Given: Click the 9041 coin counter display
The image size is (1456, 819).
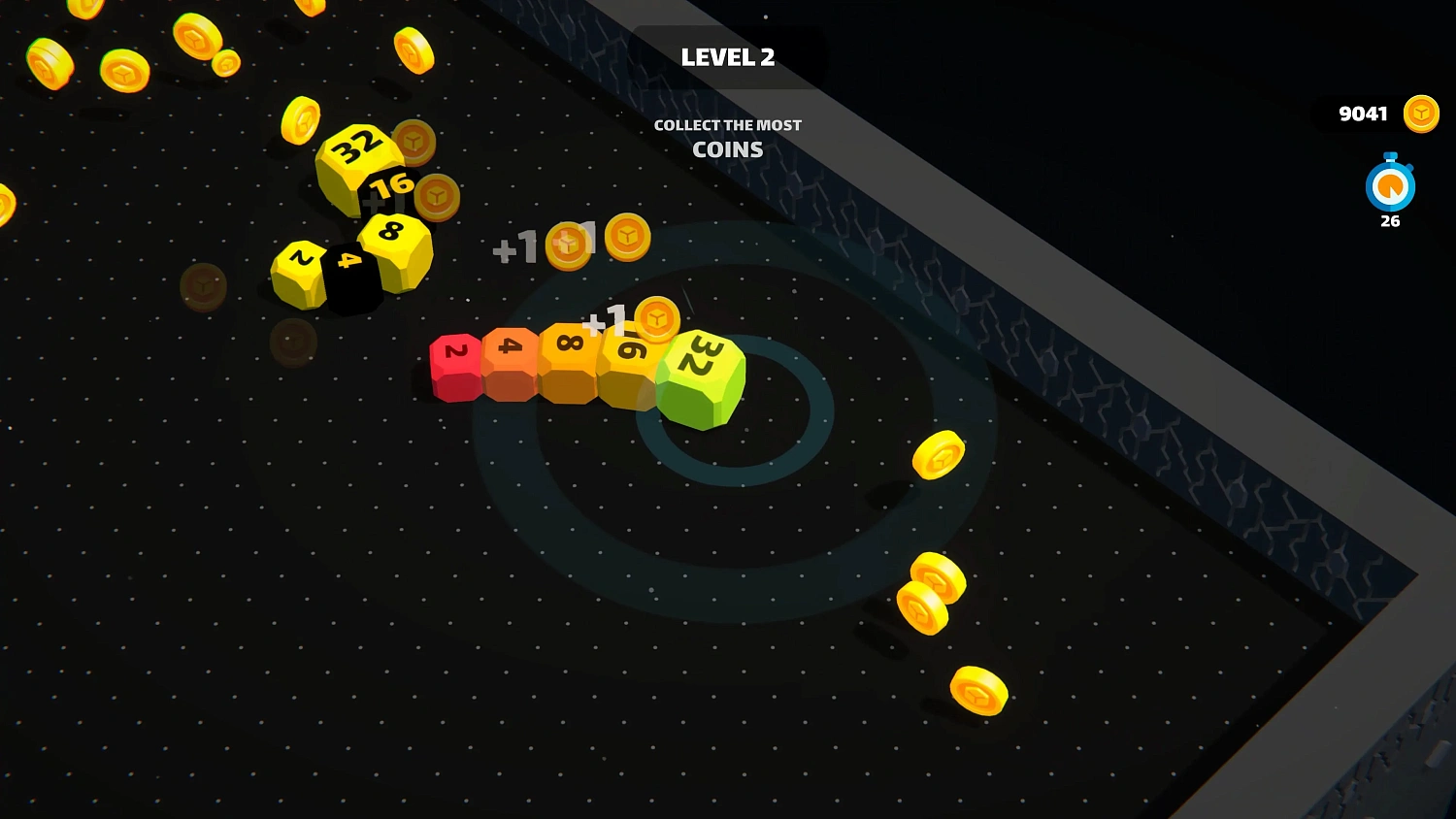Looking at the screenshot, I should (1364, 113).
